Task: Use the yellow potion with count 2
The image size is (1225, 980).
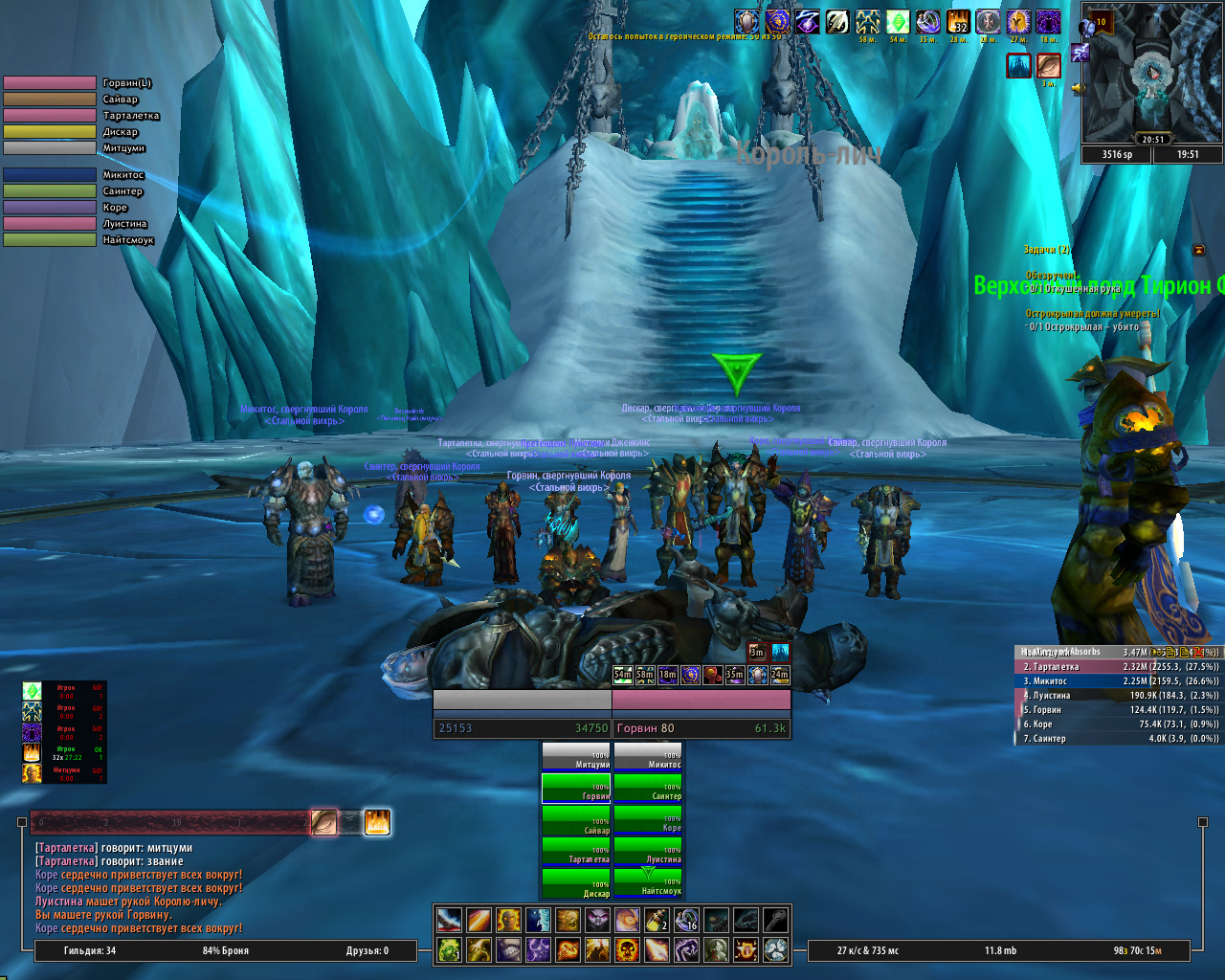Action: (x=656, y=921)
